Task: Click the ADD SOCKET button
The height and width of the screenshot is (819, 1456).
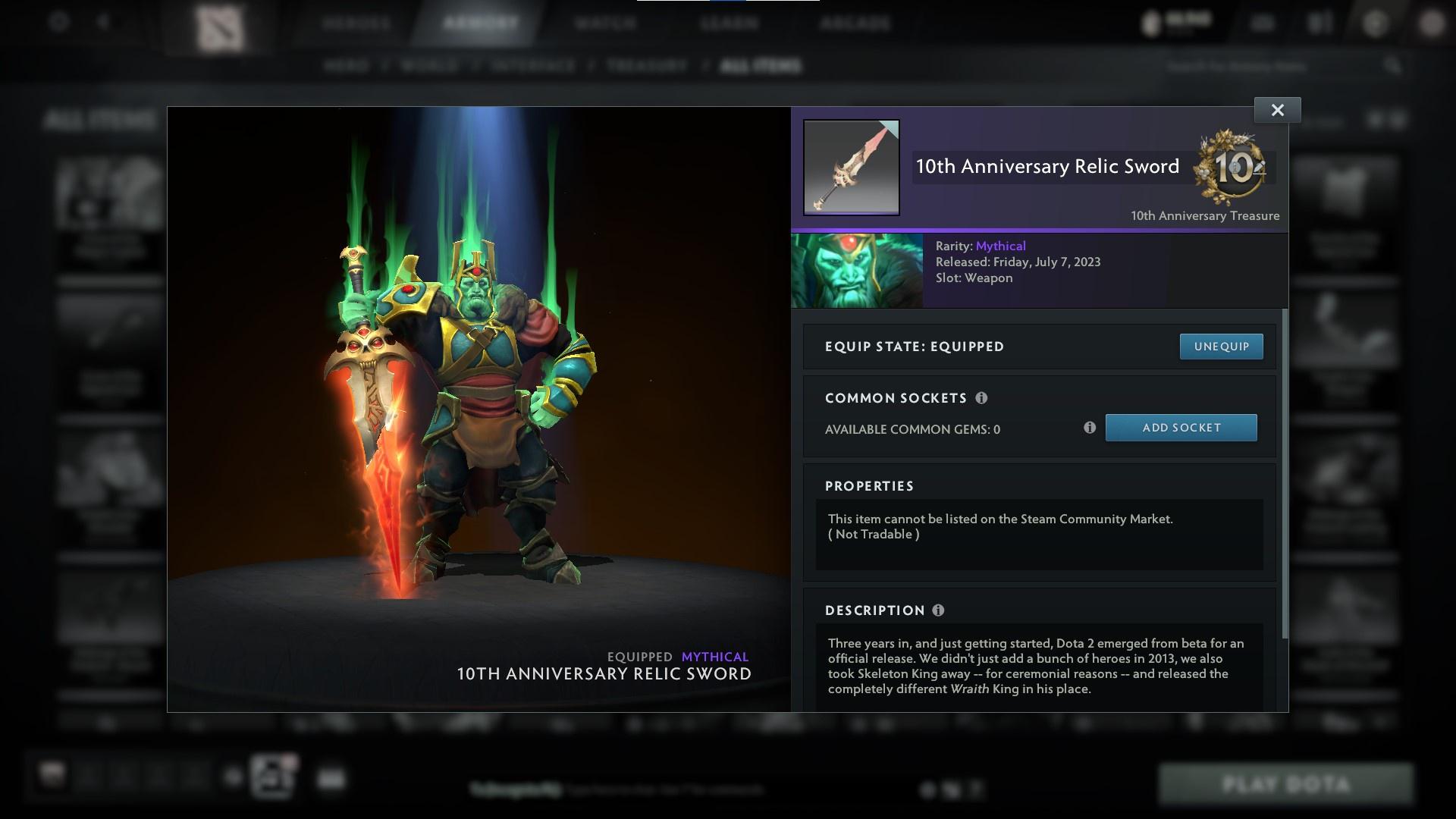Action: pyautogui.click(x=1181, y=427)
